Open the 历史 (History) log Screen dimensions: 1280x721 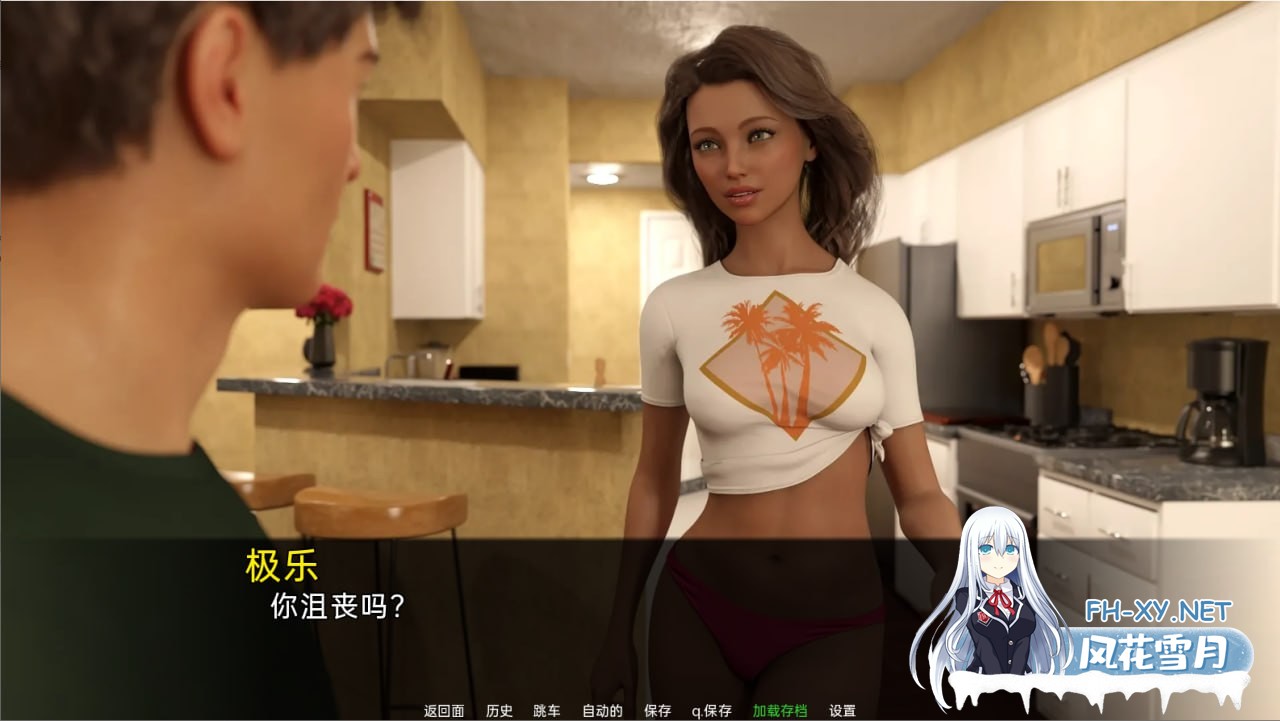pos(499,711)
